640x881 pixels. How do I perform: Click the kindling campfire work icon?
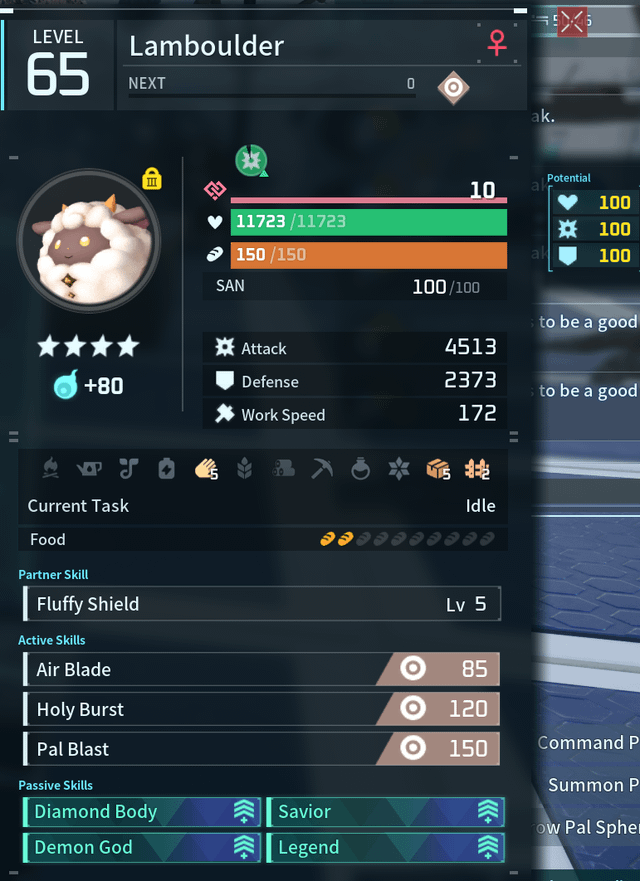click(51, 468)
